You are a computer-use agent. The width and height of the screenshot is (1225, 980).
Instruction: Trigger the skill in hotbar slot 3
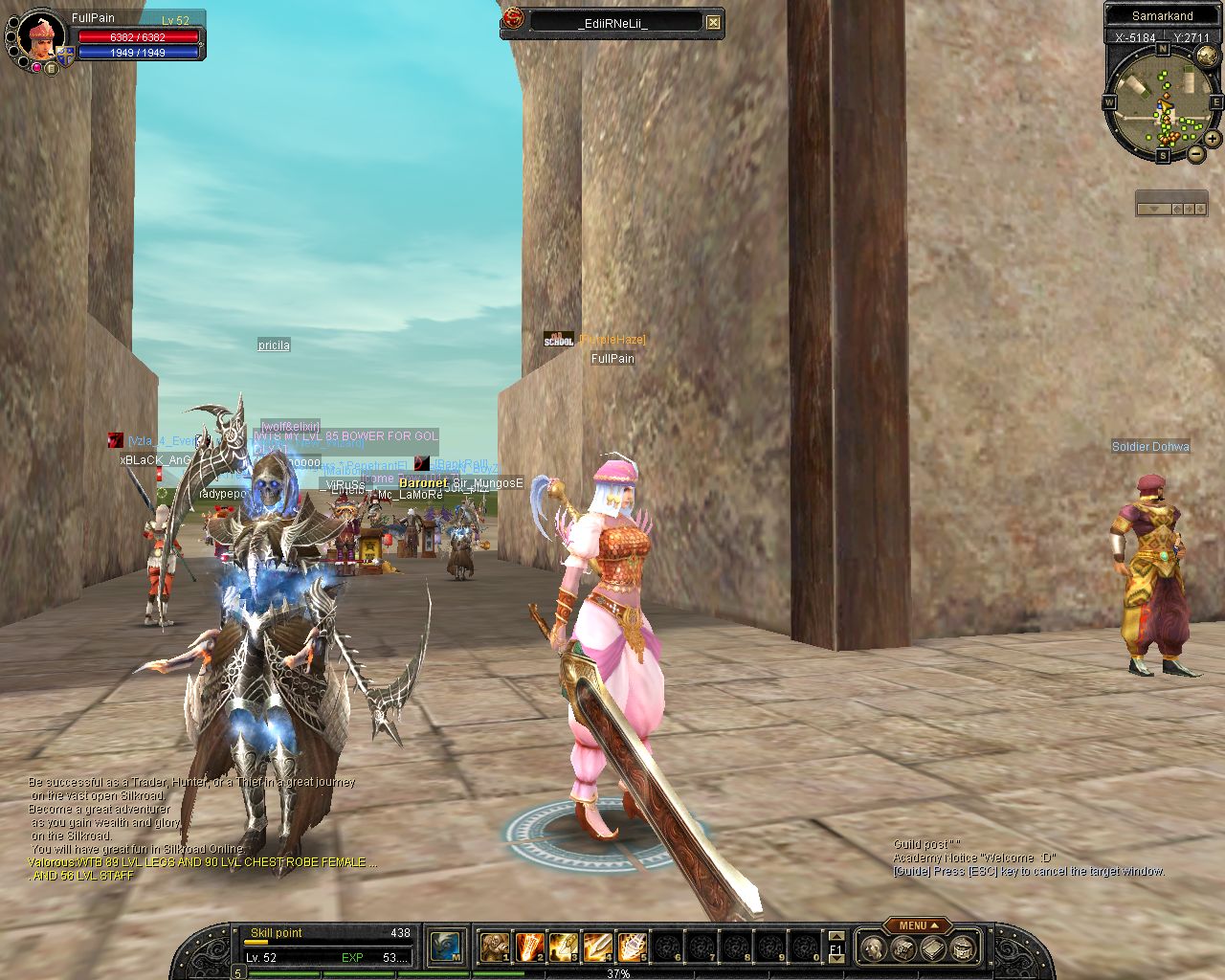pos(563,947)
